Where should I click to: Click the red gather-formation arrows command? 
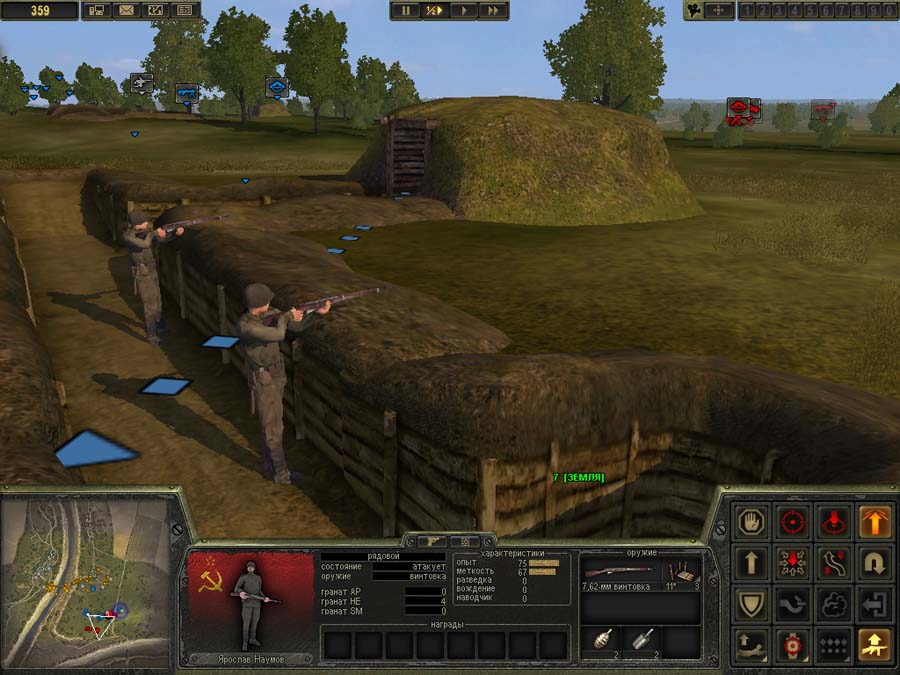coord(792,563)
